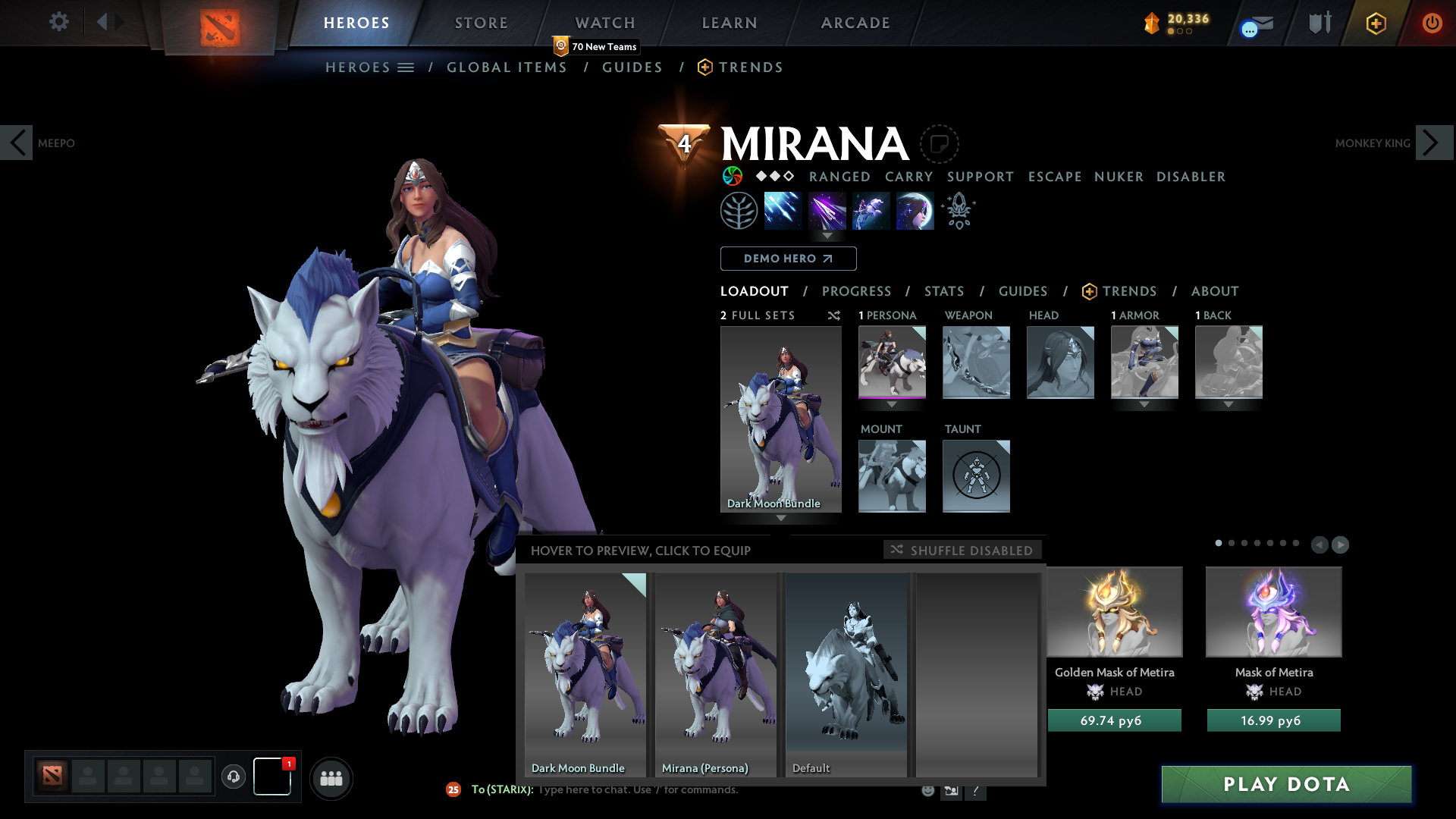Select the Sacred Arrow ability icon
Viewport: 1456px width, 819px height.
pyautogui.click(x=828, y=211)
